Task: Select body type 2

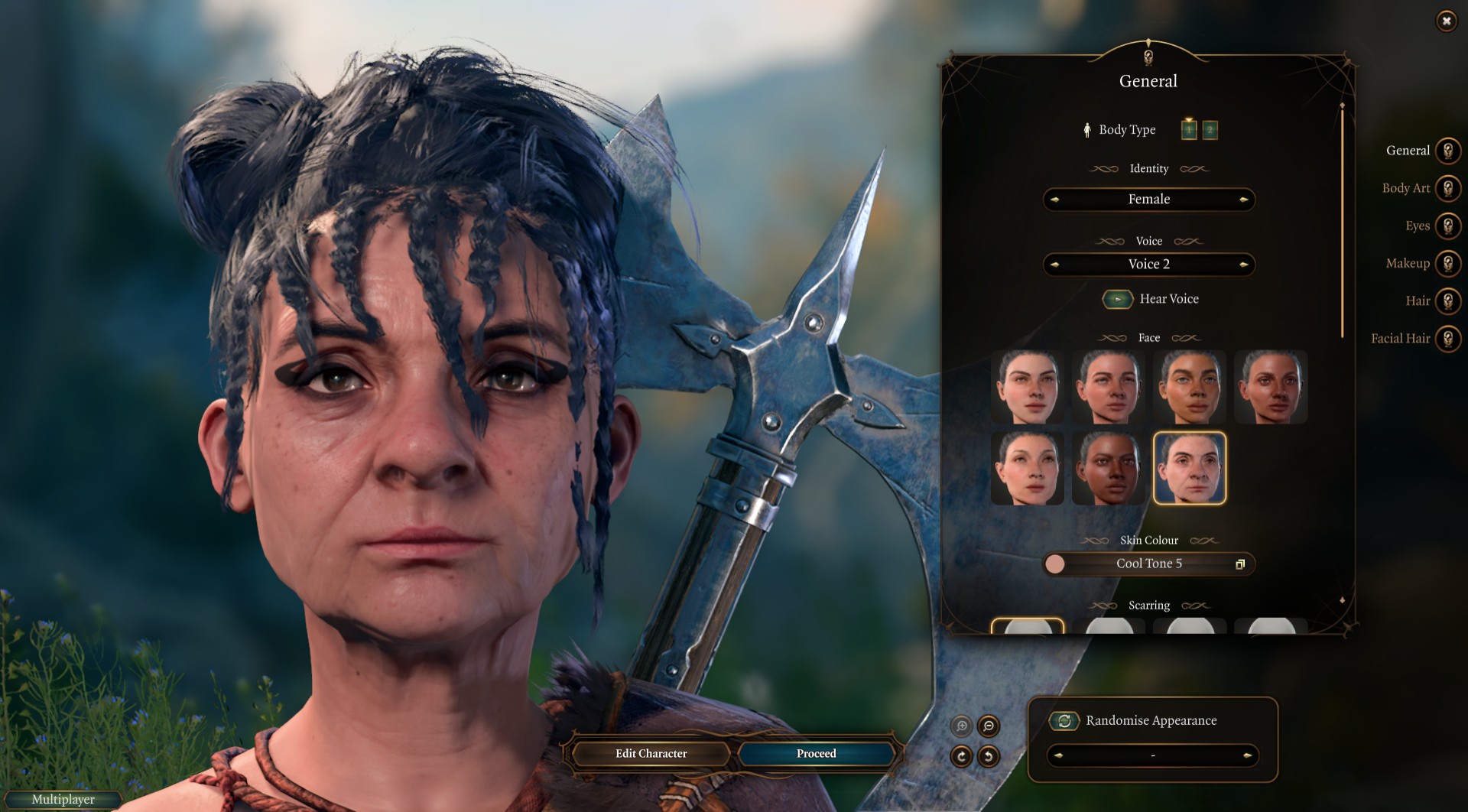Action: (x=1210, y=130)
